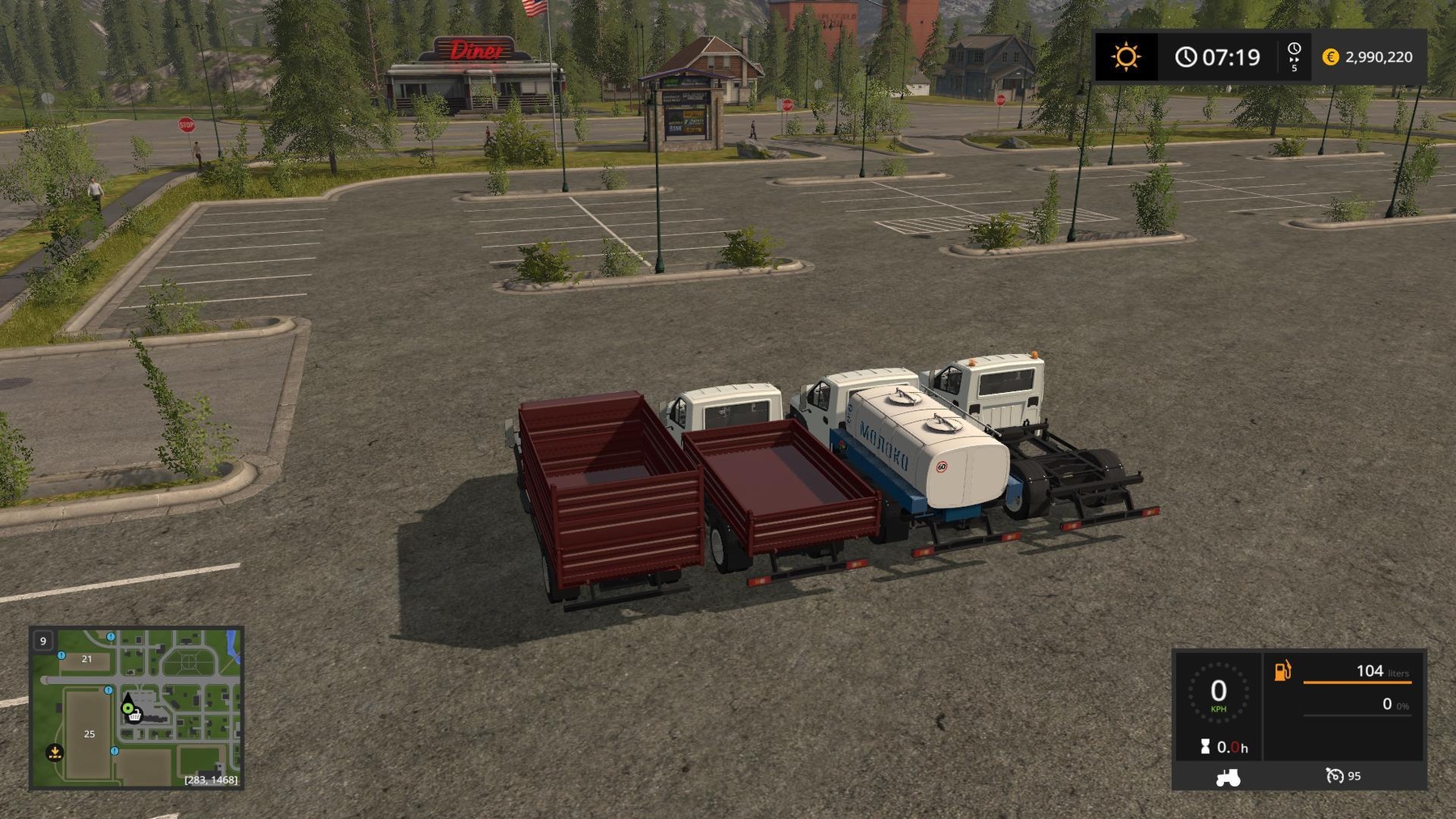Open the minimap in the corner
Image resolution: width=1456 pixels, height=819 pixels.
(x=136, y=707)
